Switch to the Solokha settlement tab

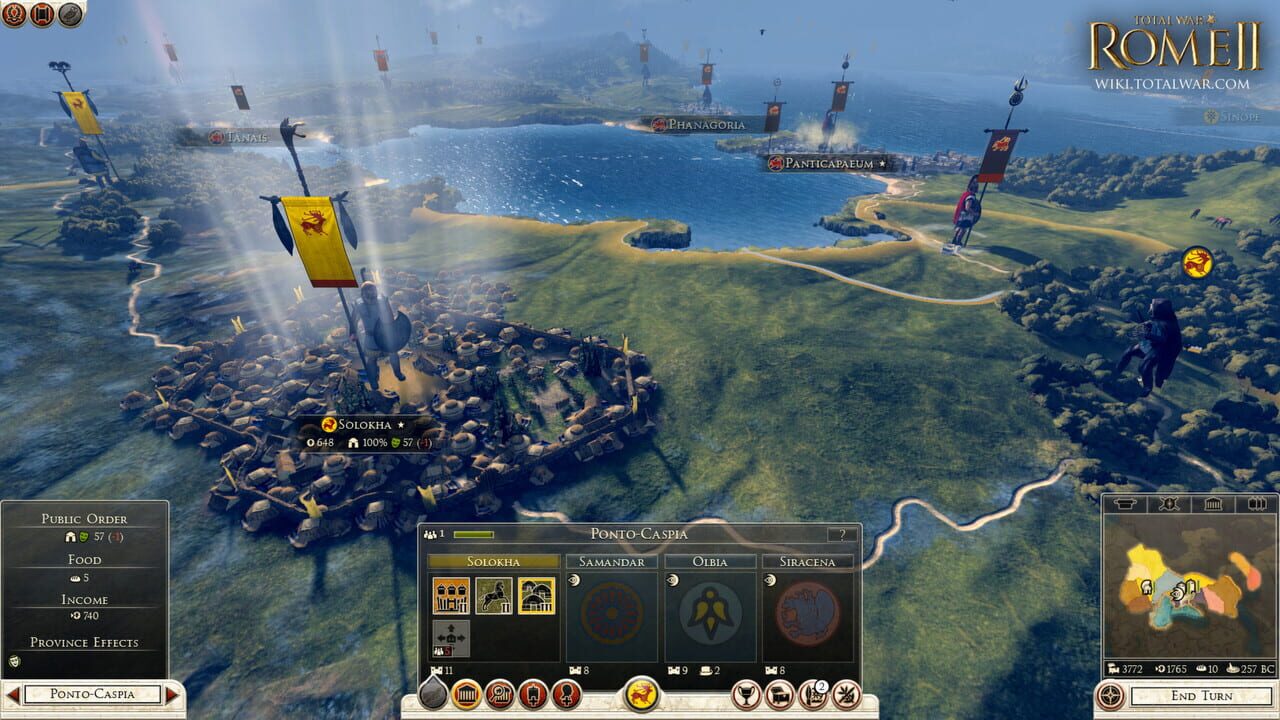(x=494, y=561)
